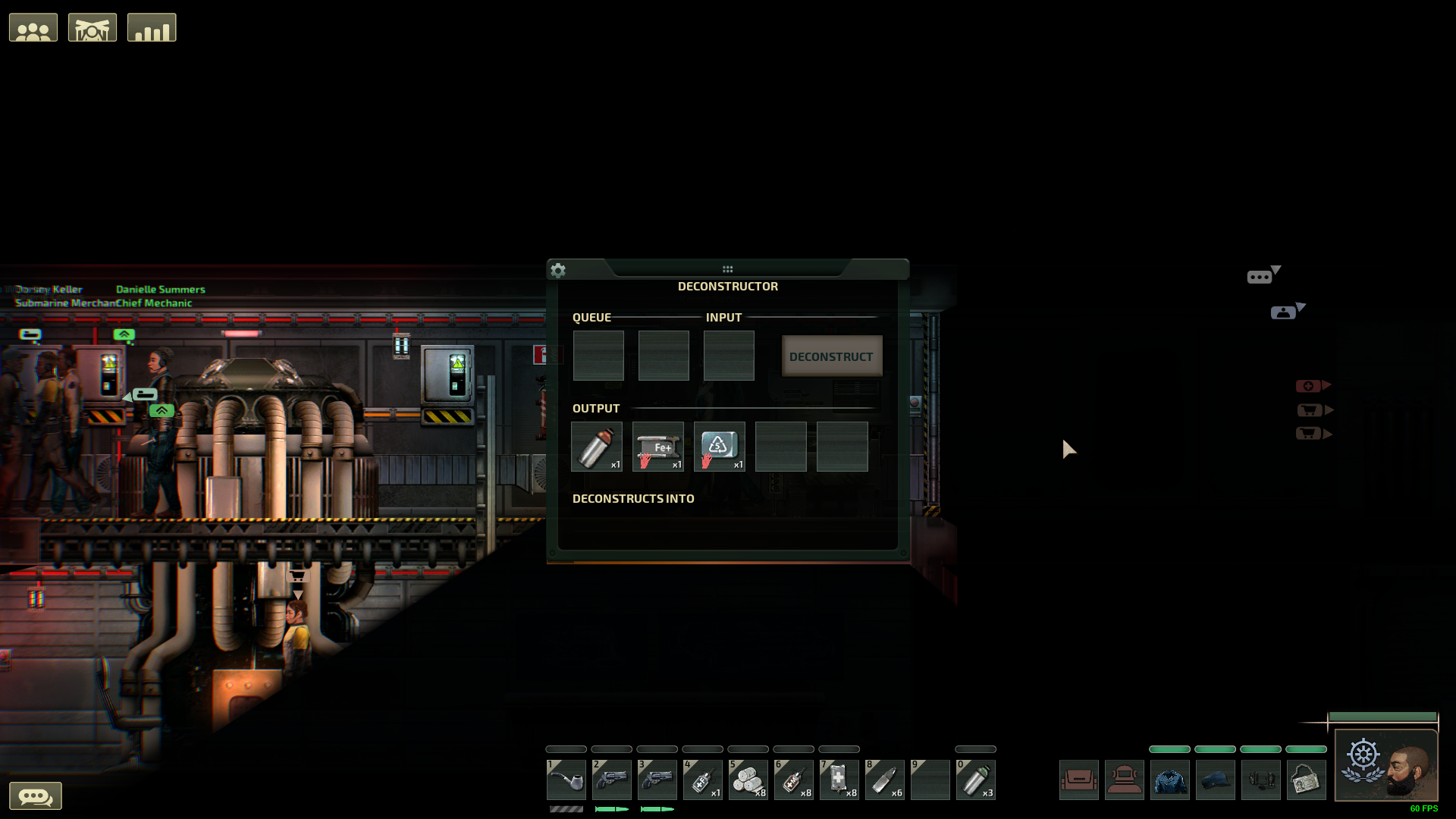Open the stats bar-chart icon top-left
Screen dimensions: 1456x819
point(151,27)
